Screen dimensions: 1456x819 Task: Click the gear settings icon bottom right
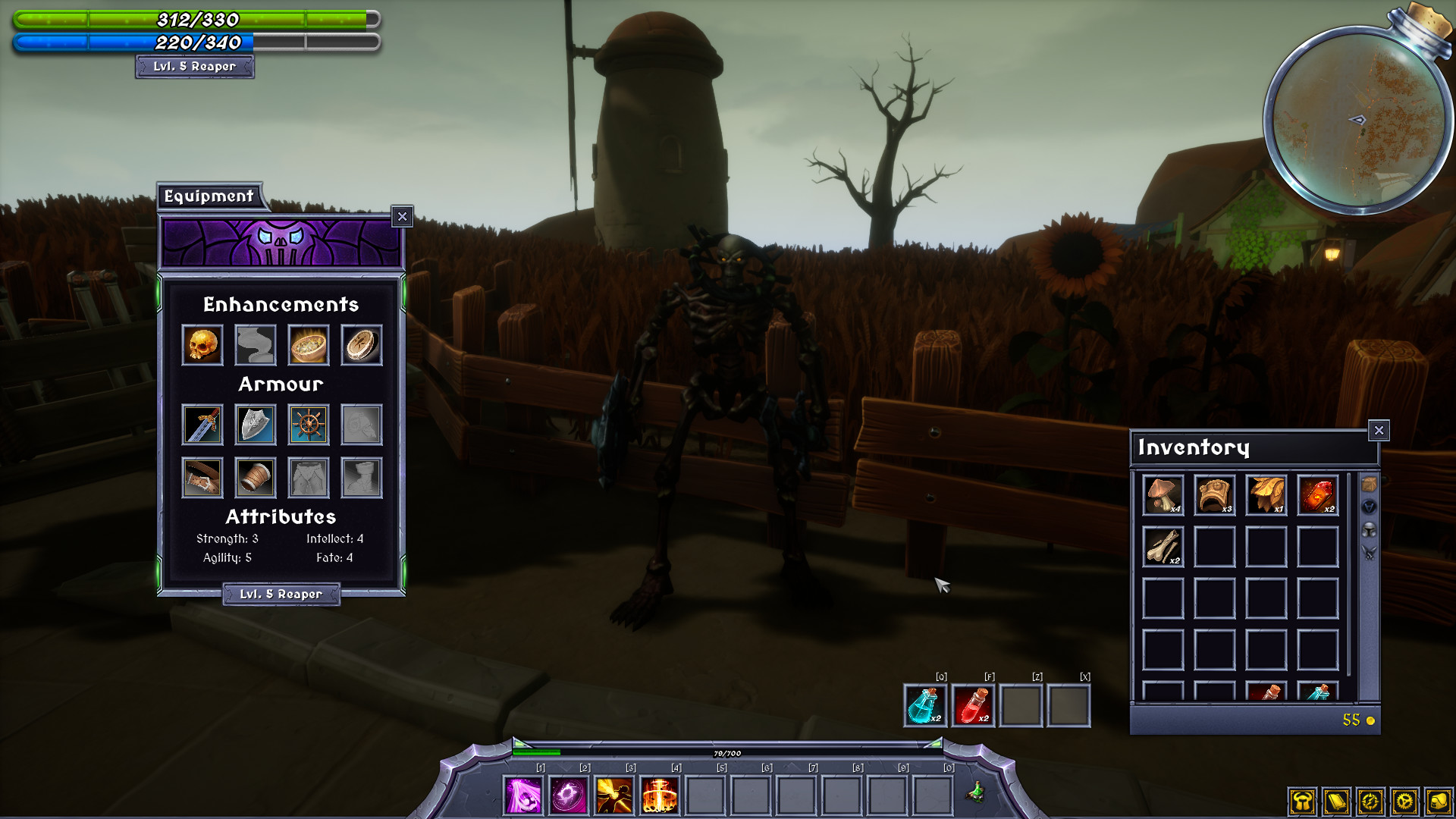click(x=1404, y=800)
